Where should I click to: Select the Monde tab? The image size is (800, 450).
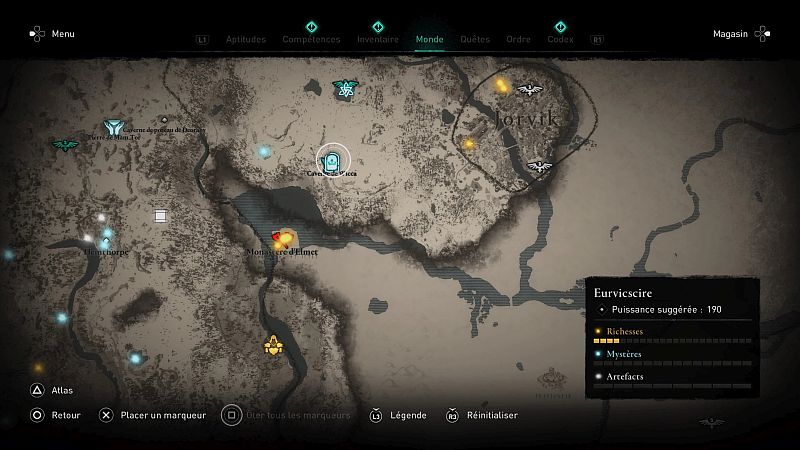click(429, 40)
